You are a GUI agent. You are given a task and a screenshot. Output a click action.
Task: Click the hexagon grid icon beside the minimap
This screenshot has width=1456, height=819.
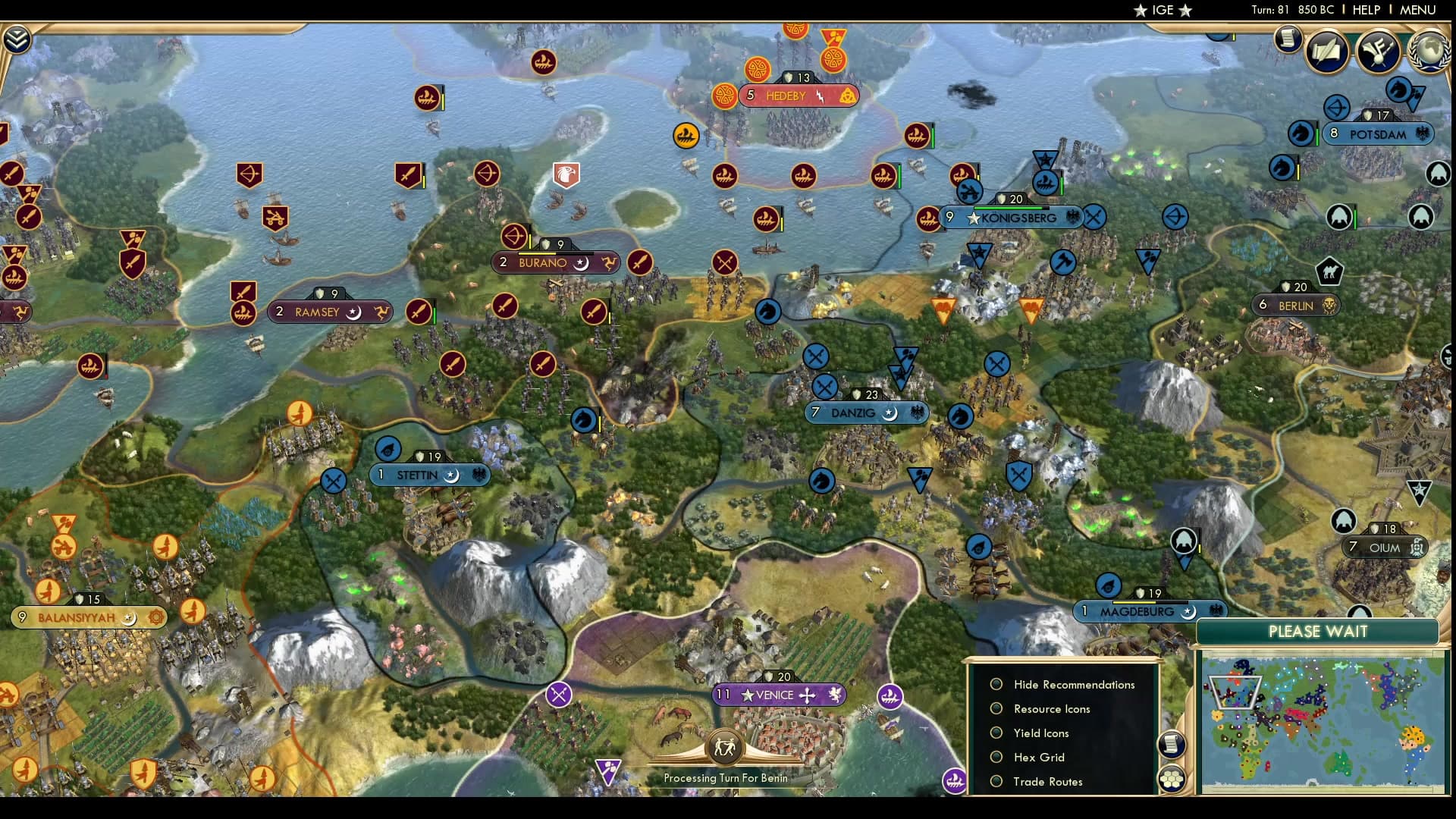(x=1172, y=779)
